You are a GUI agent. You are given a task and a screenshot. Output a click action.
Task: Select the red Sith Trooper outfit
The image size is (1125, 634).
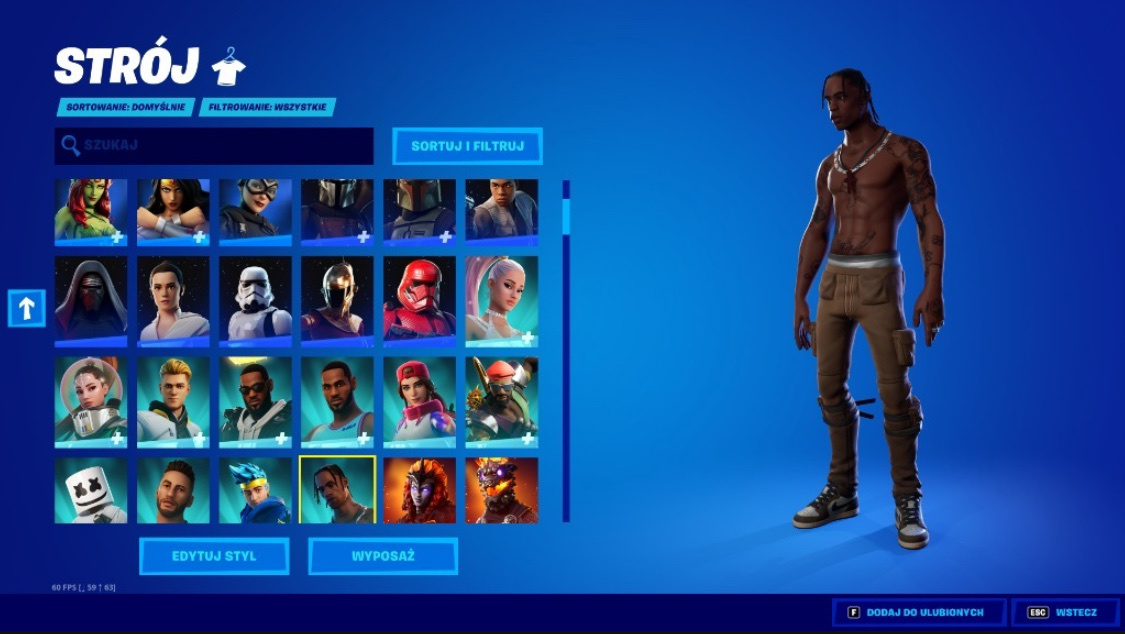[x=419, y=299]
